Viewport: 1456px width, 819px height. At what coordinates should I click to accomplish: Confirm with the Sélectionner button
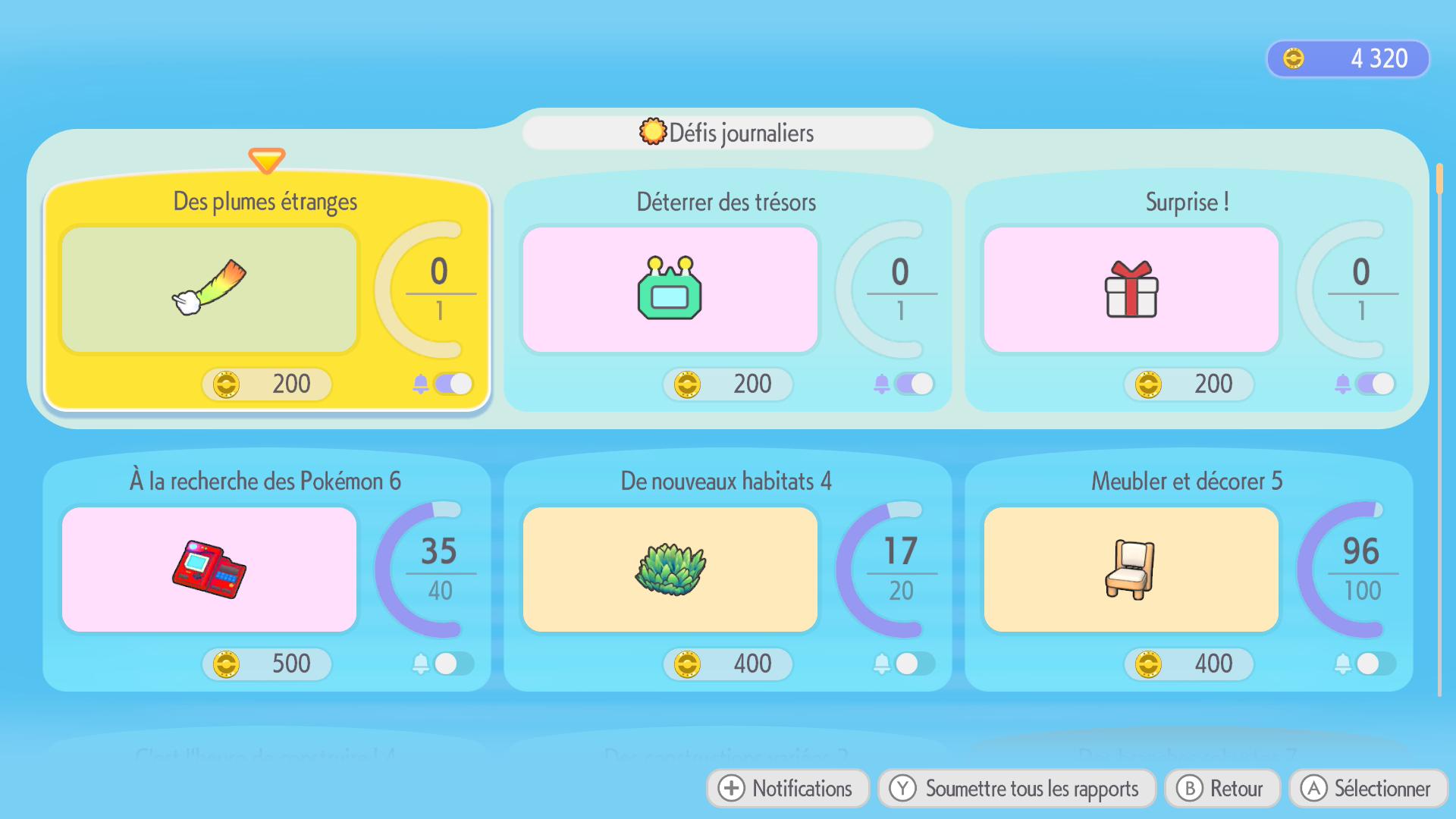click(1367, 789)
